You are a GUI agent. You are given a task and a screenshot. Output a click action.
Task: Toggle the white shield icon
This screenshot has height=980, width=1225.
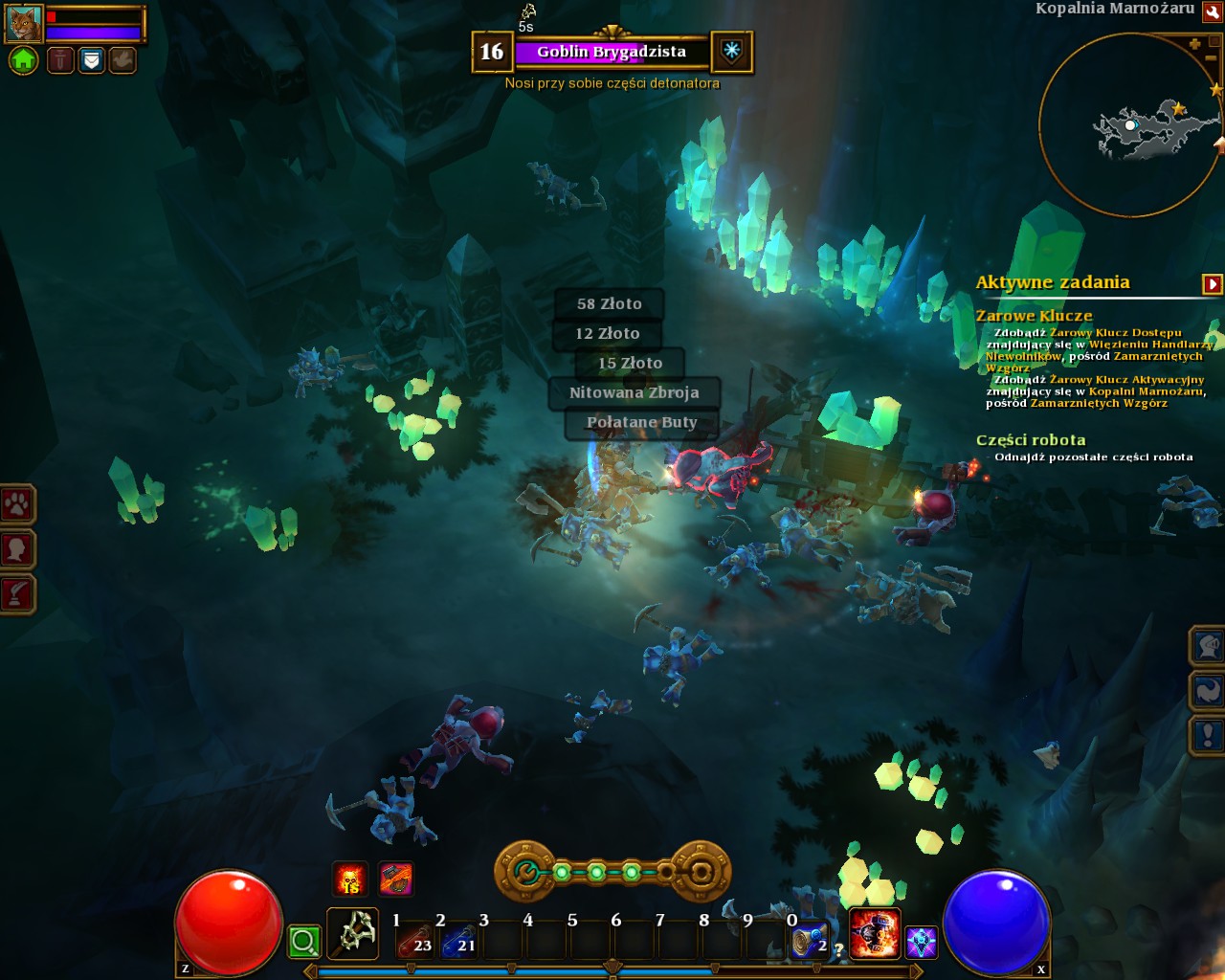pos(91,61)
